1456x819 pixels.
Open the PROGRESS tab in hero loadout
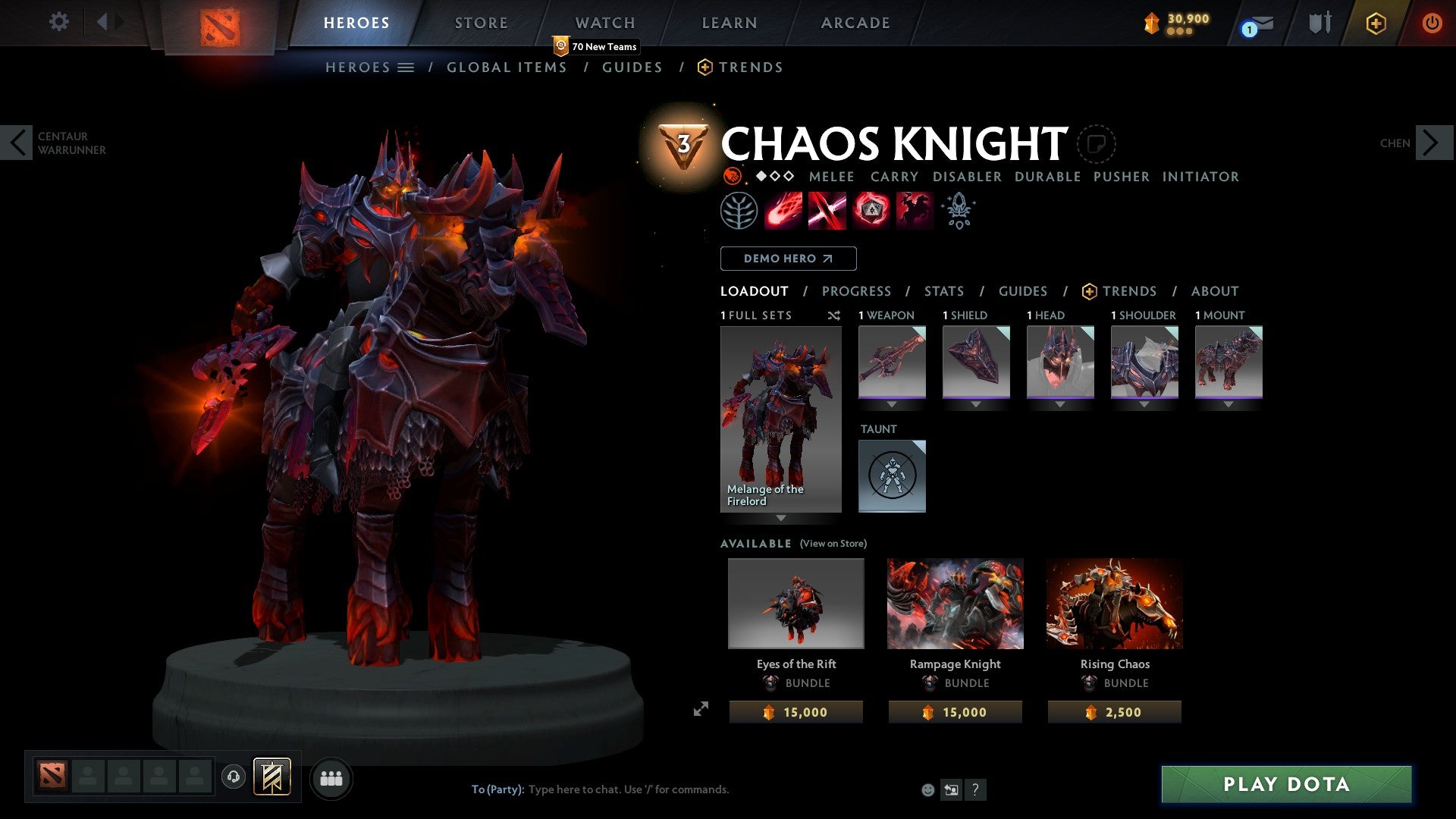pos(857,291)
